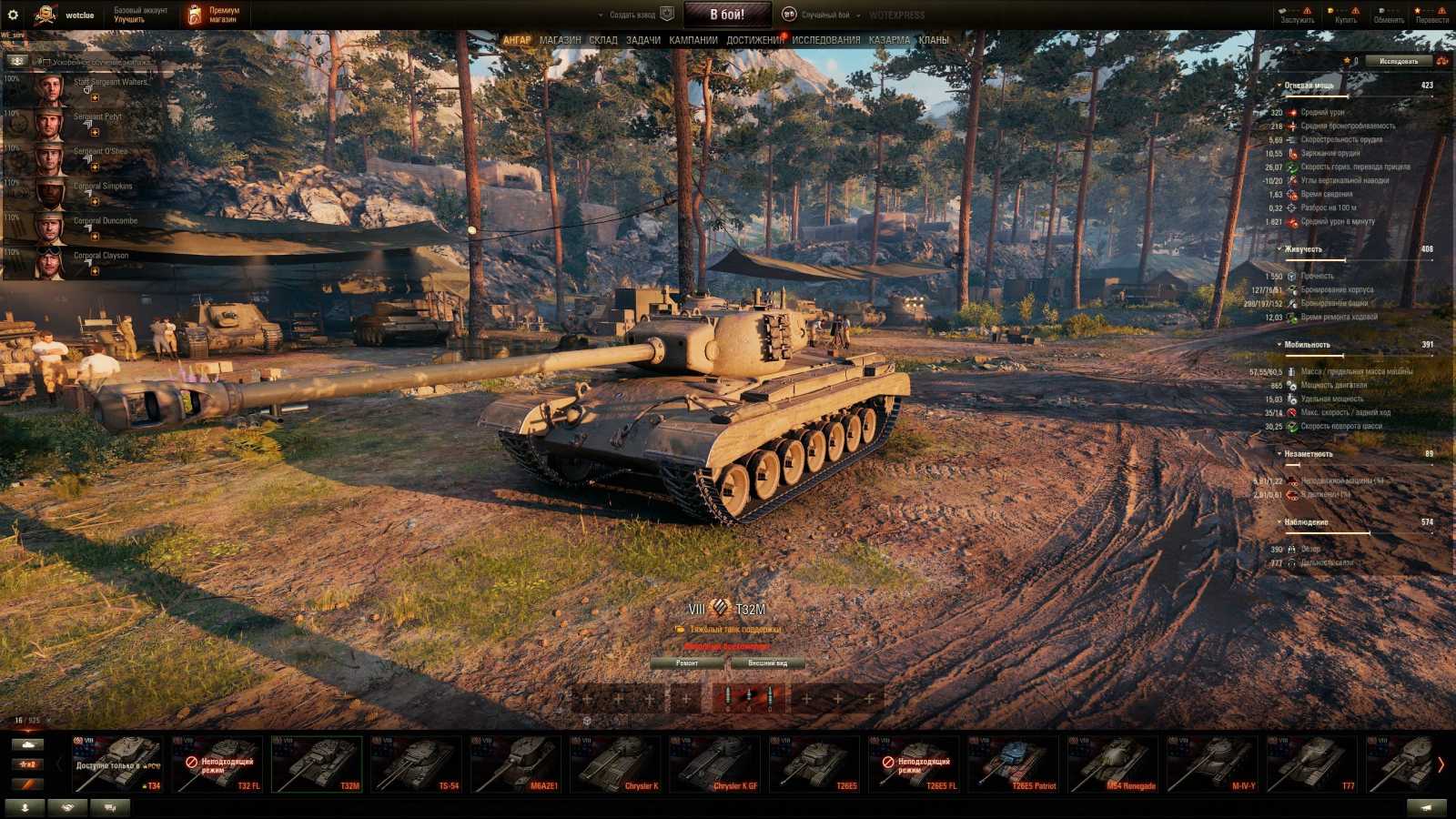Toggle the premium vehicles carousel filter

26,784
